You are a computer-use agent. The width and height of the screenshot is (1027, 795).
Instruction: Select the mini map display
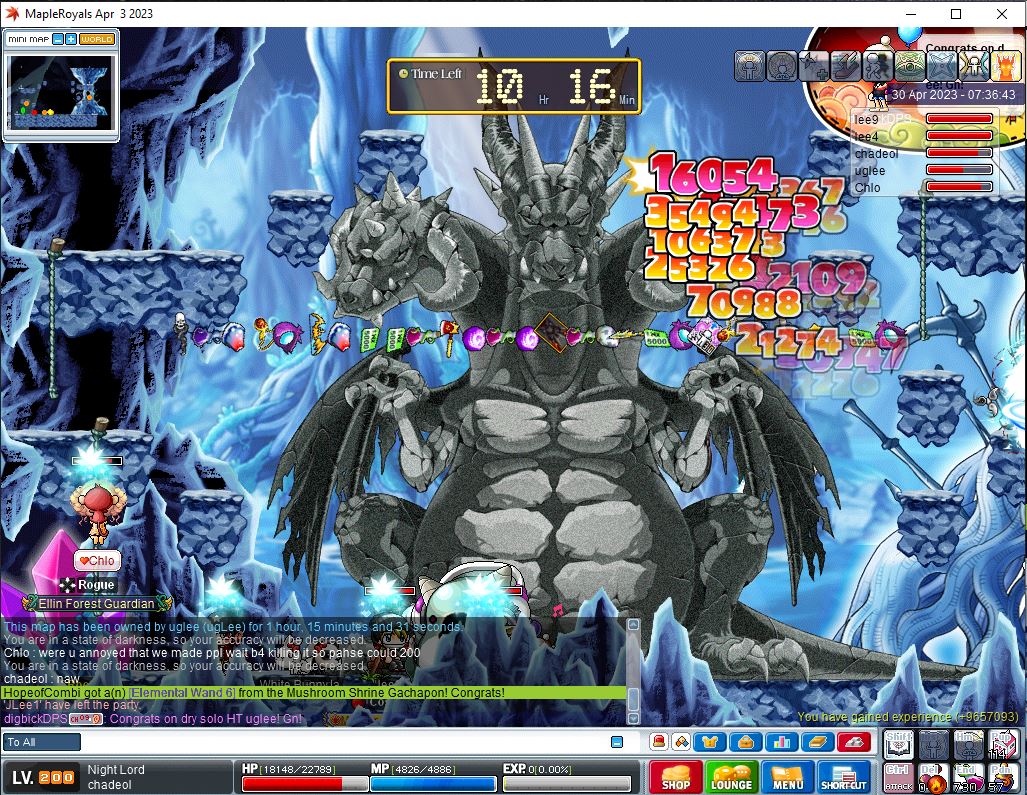tap(58, 92)
